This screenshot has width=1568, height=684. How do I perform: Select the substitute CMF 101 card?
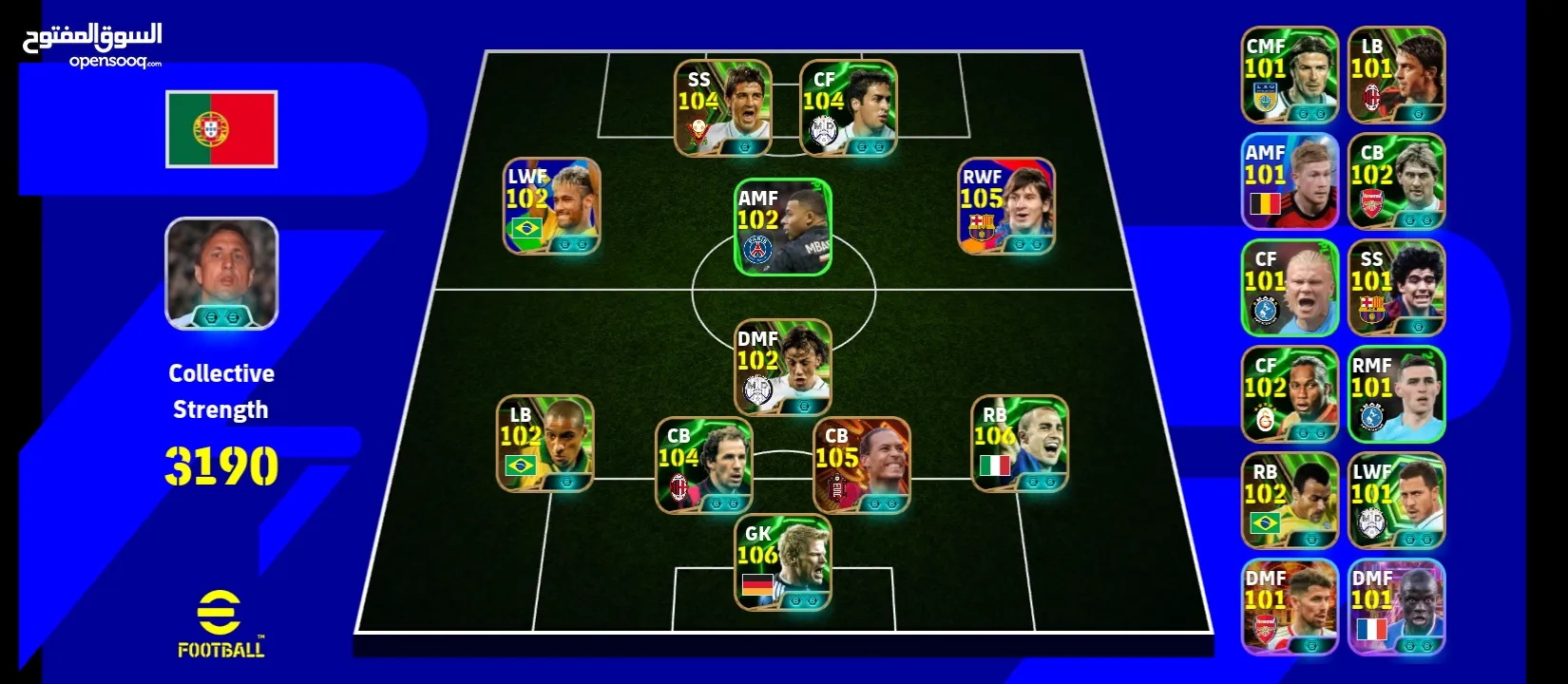pos(1290,75)
